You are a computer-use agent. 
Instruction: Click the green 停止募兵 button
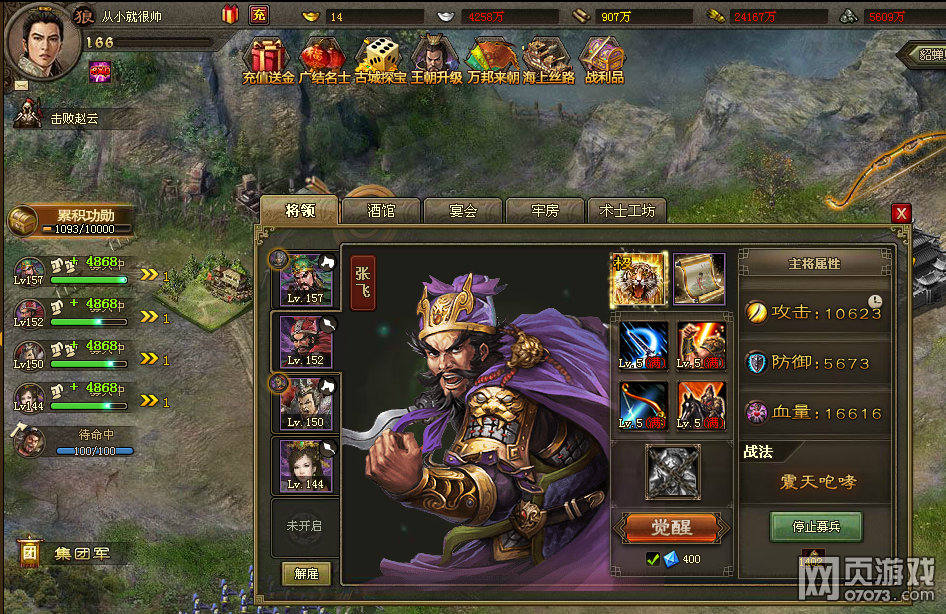(815, 527)
